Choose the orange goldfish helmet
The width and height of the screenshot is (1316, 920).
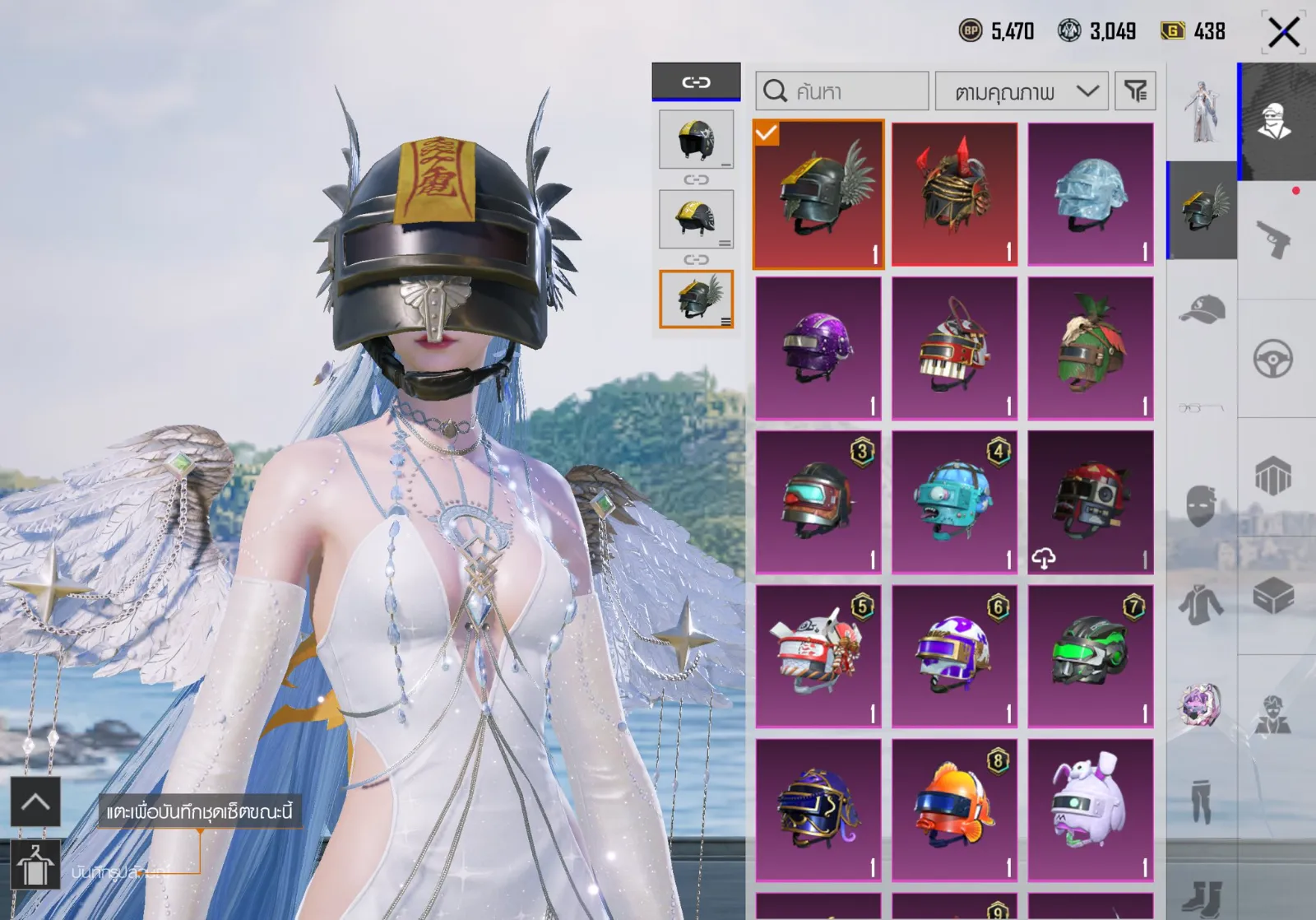point(954,810)
